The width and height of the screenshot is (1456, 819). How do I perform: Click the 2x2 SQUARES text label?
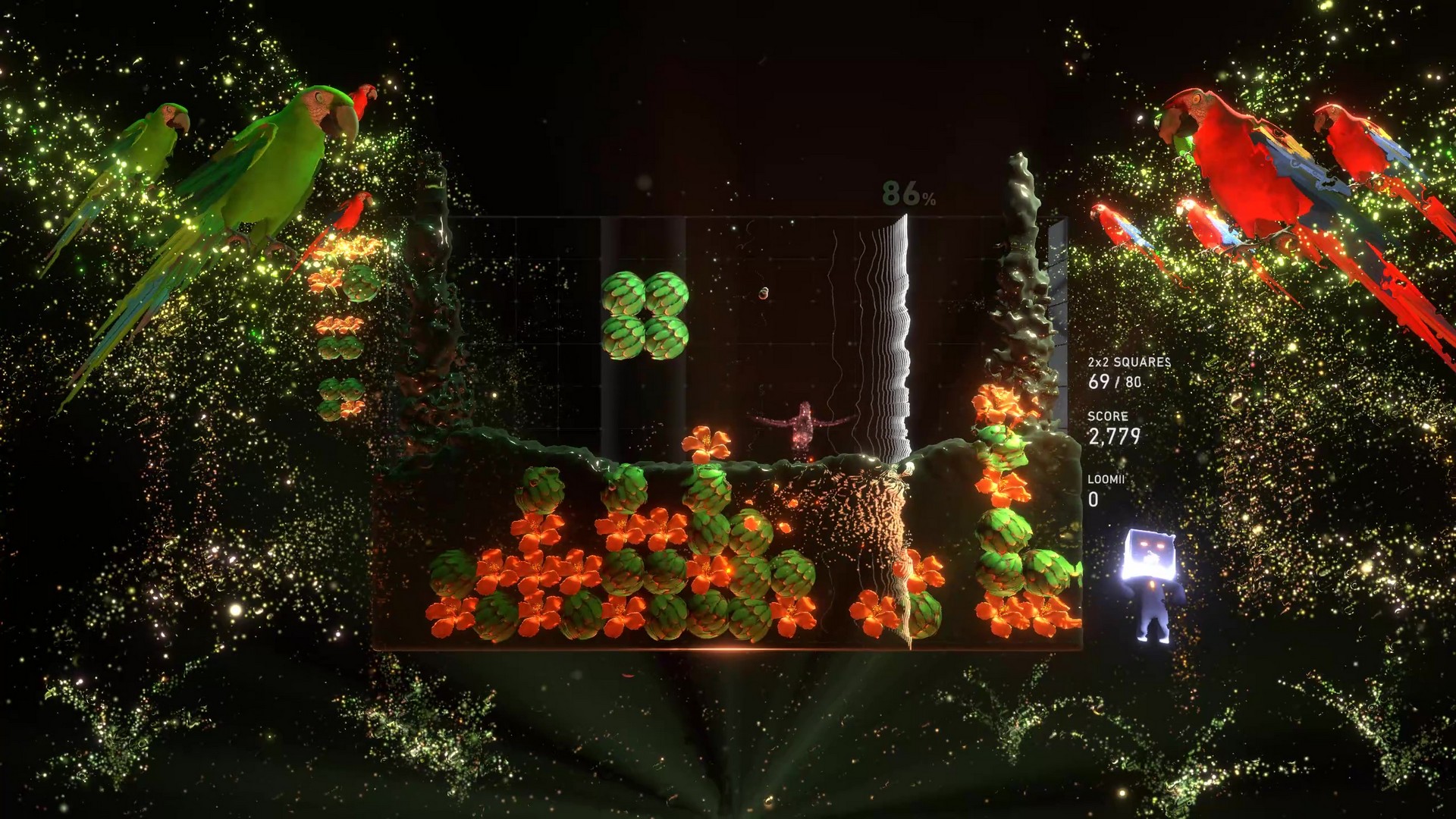pyautogui.click(x=1129, y=362)
